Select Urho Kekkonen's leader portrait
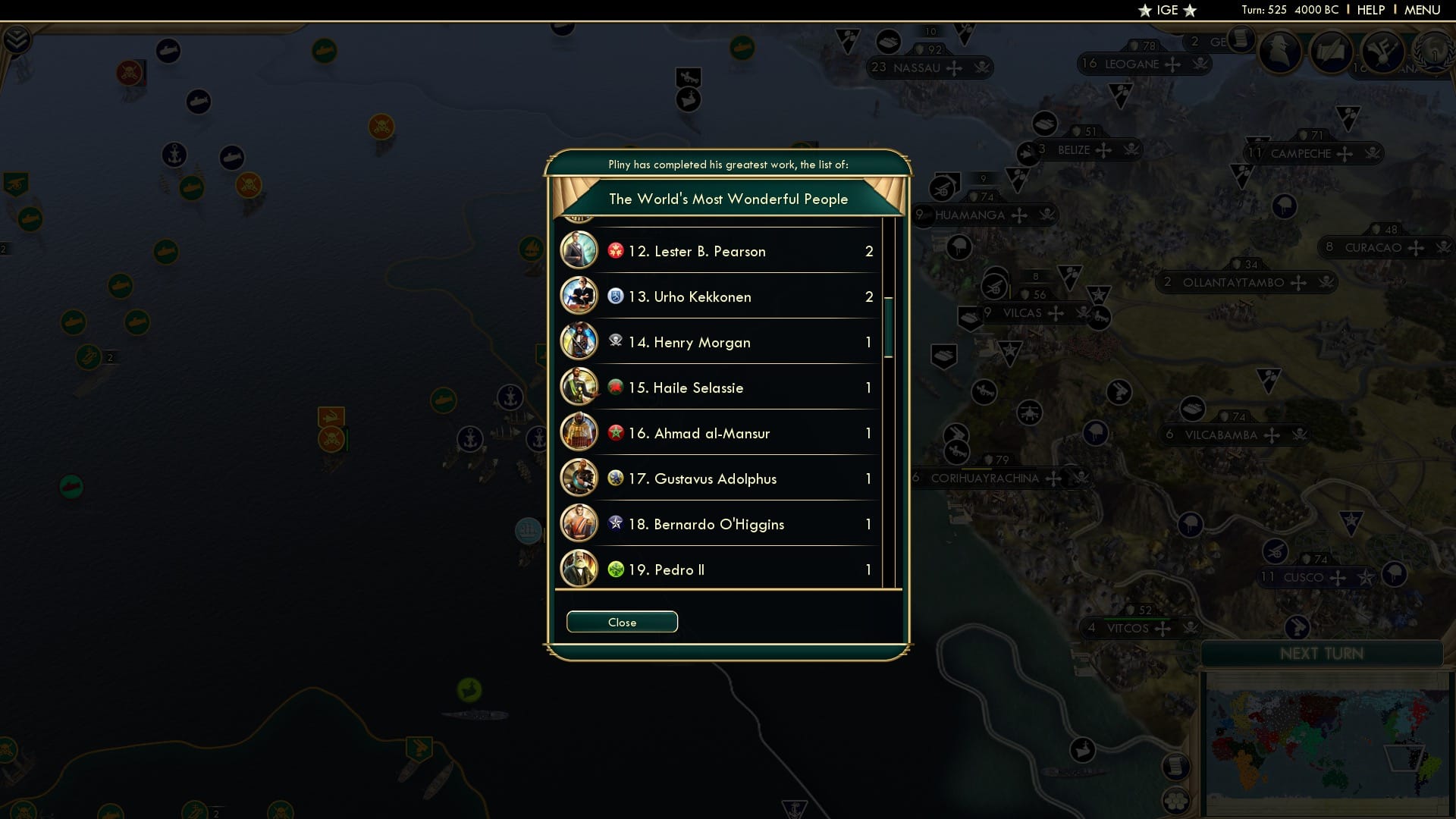 click(579, 296)
